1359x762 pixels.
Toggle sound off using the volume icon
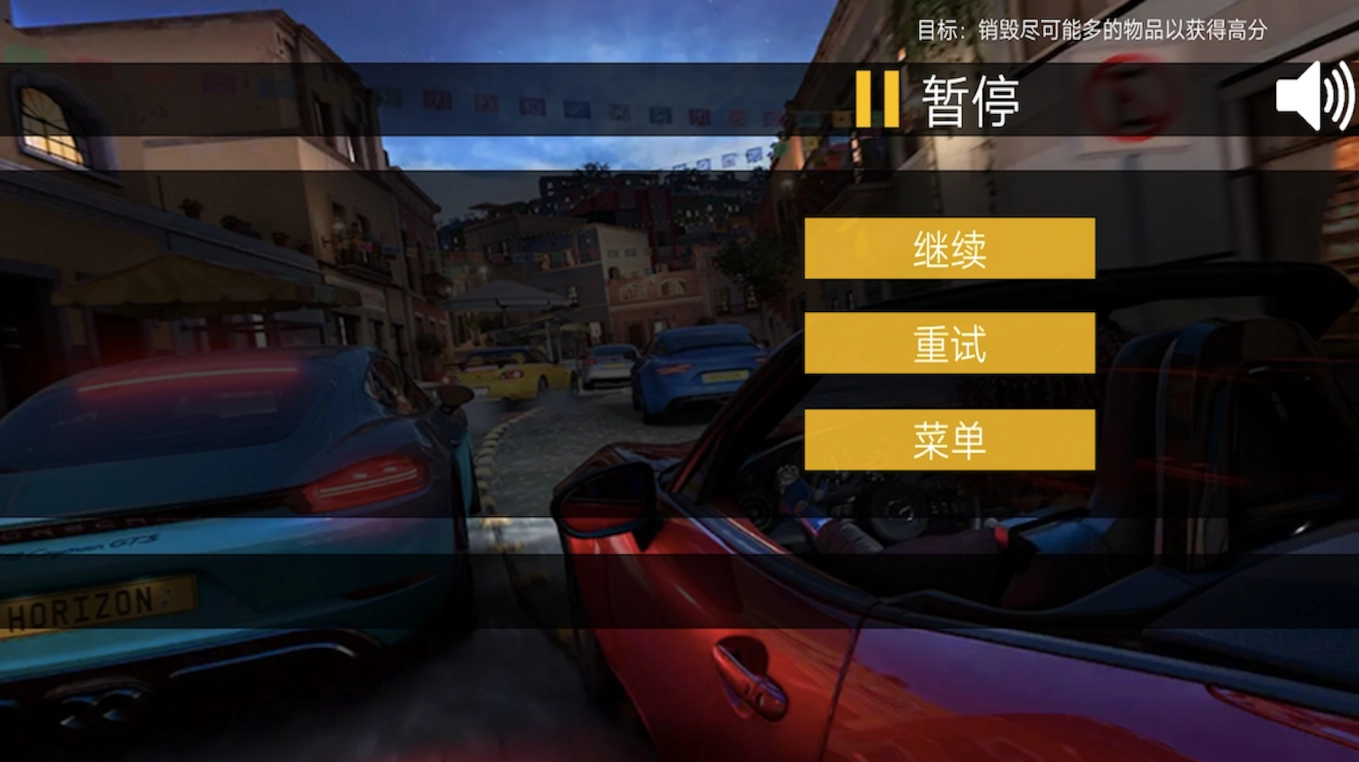[x=1313, y=97]
